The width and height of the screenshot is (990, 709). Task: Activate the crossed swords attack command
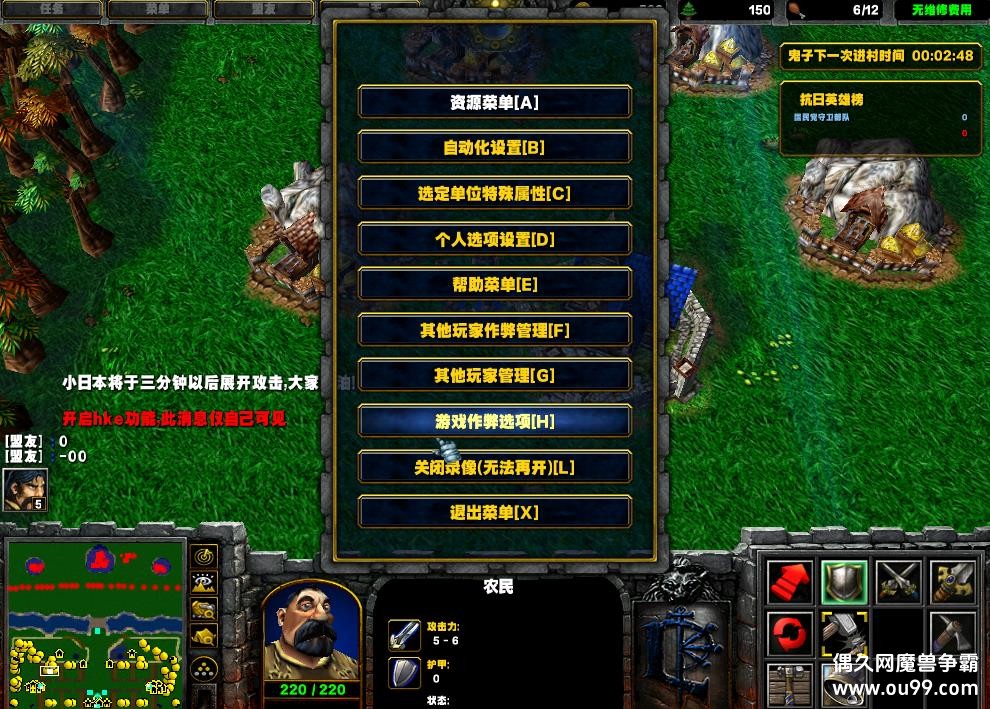(898, 583)
